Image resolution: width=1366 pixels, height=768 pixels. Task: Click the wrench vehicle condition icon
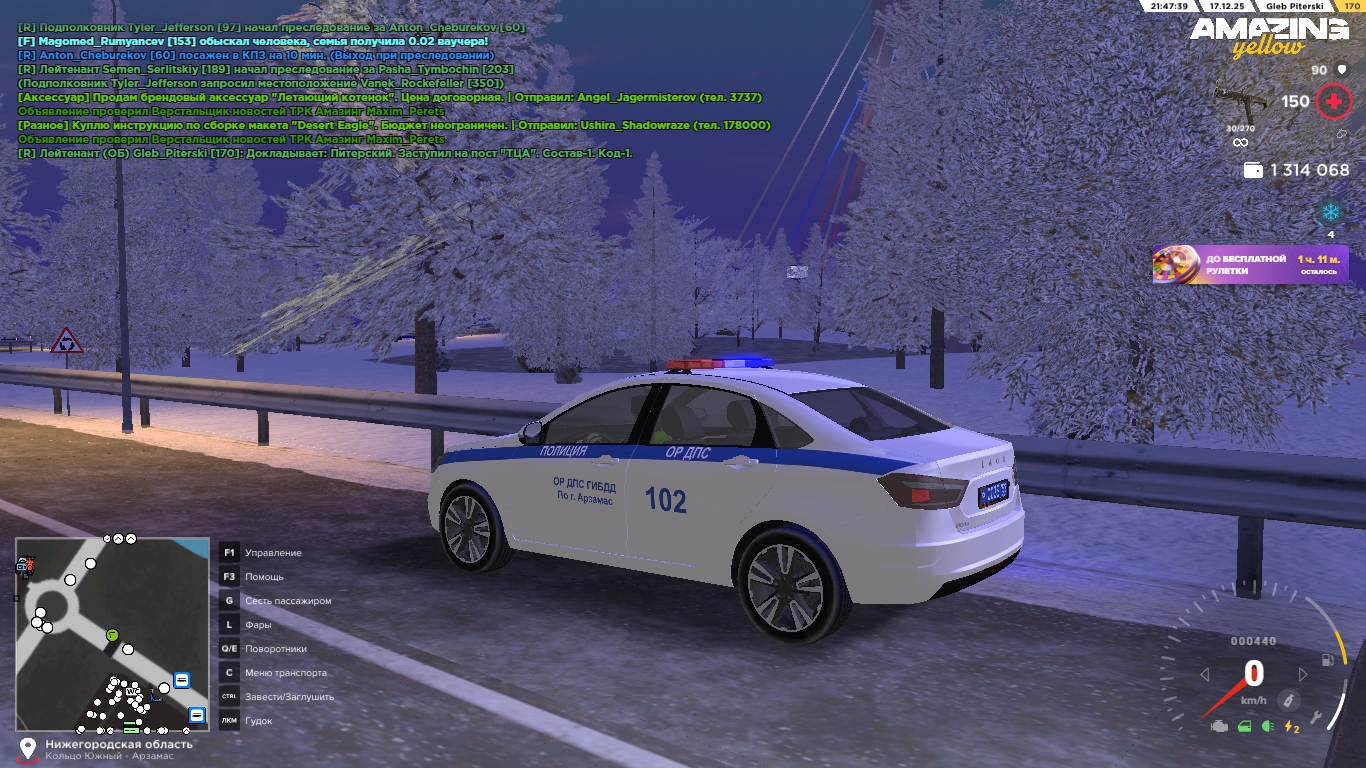pyautogui.click(x=1317, y=717)
